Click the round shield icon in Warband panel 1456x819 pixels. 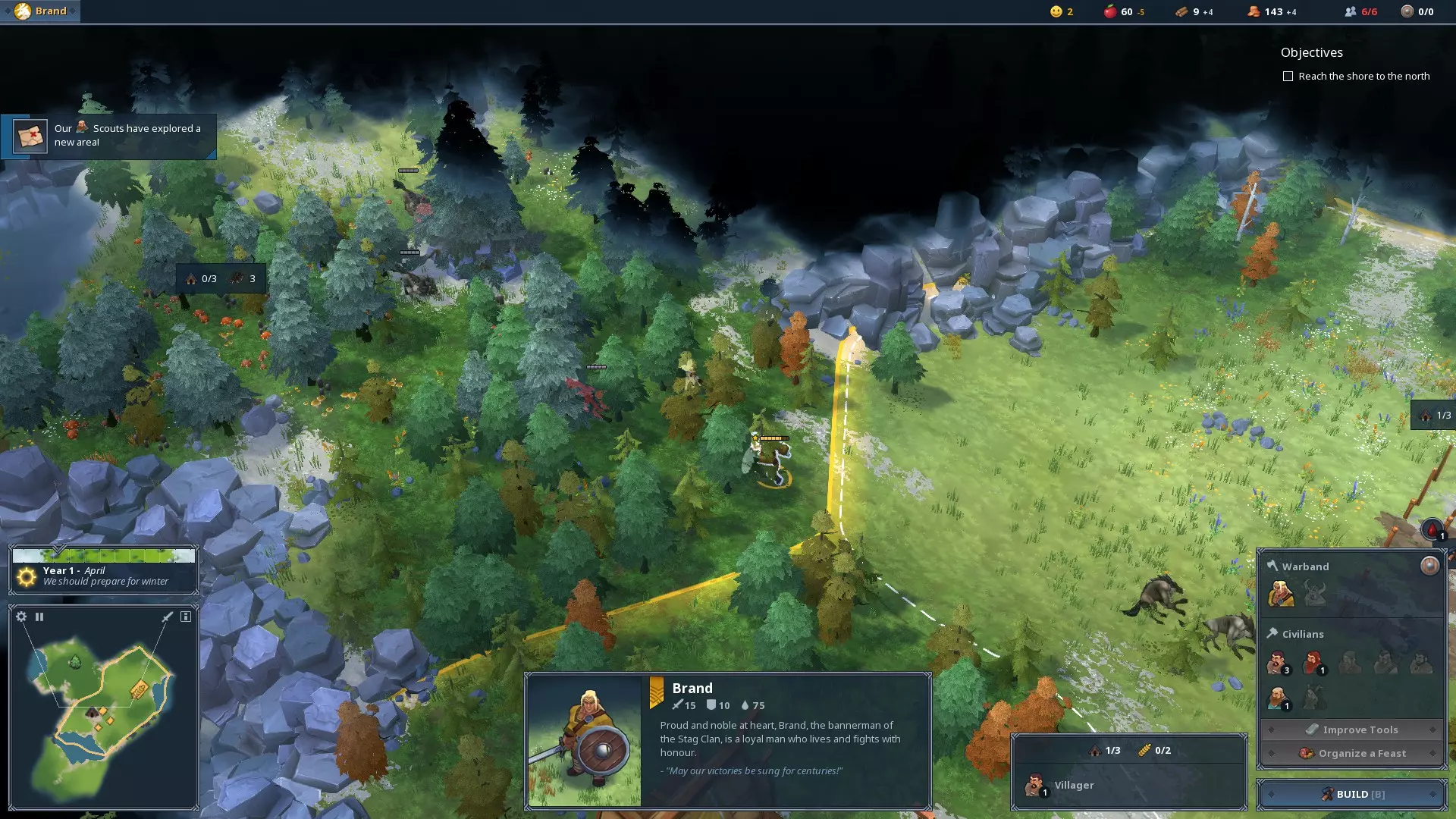(1429, 566)
